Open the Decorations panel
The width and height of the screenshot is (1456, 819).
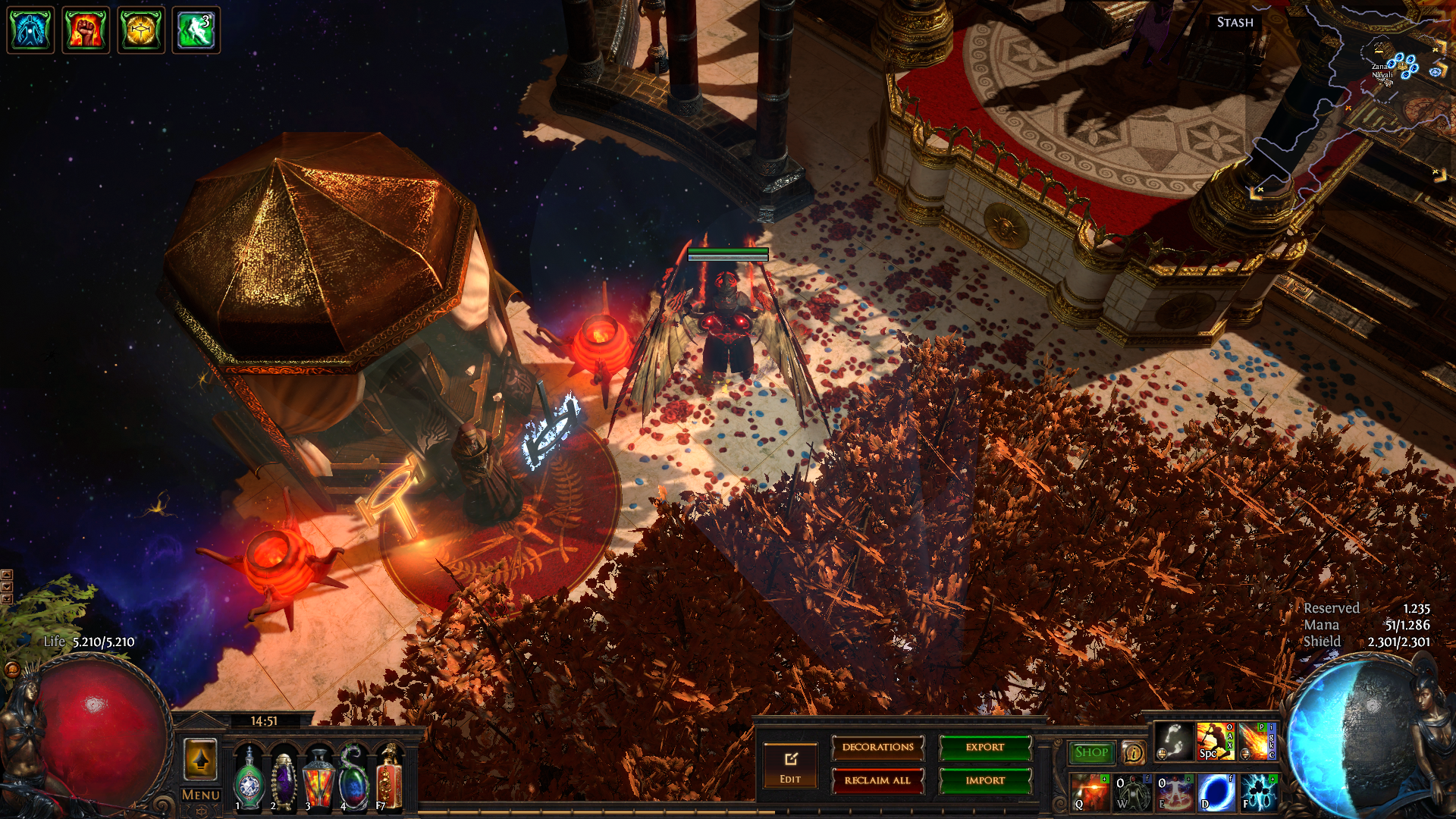click(x=877, y=748)
